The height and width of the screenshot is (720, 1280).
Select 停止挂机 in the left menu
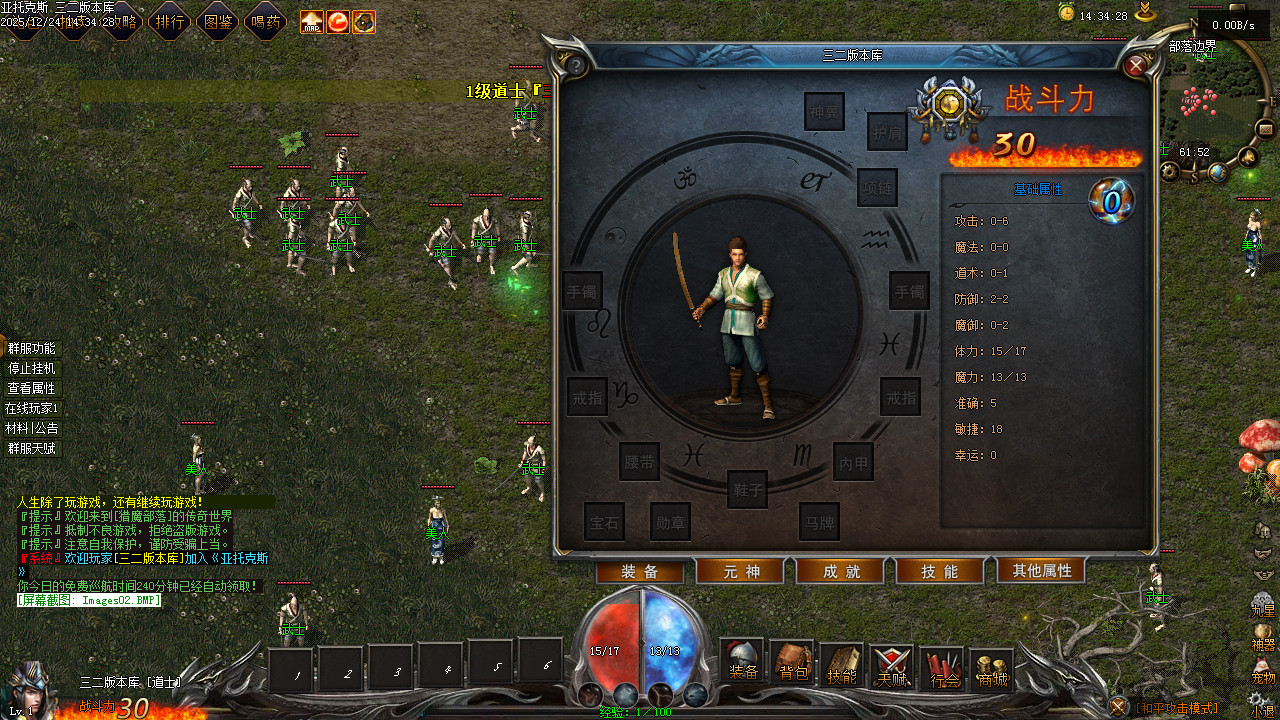(31, 368)
